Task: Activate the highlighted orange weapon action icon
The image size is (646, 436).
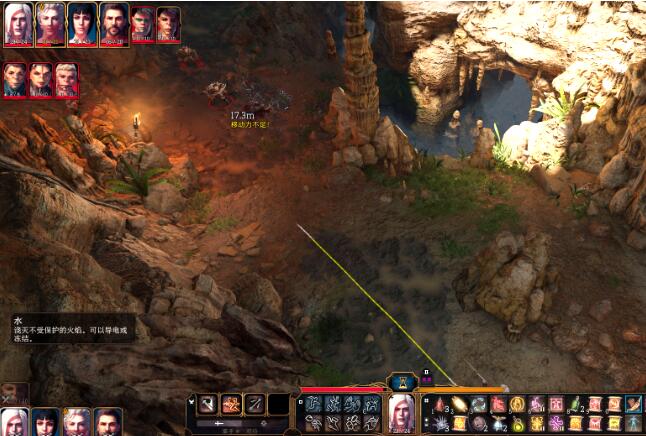Action: tap(231, 404)
